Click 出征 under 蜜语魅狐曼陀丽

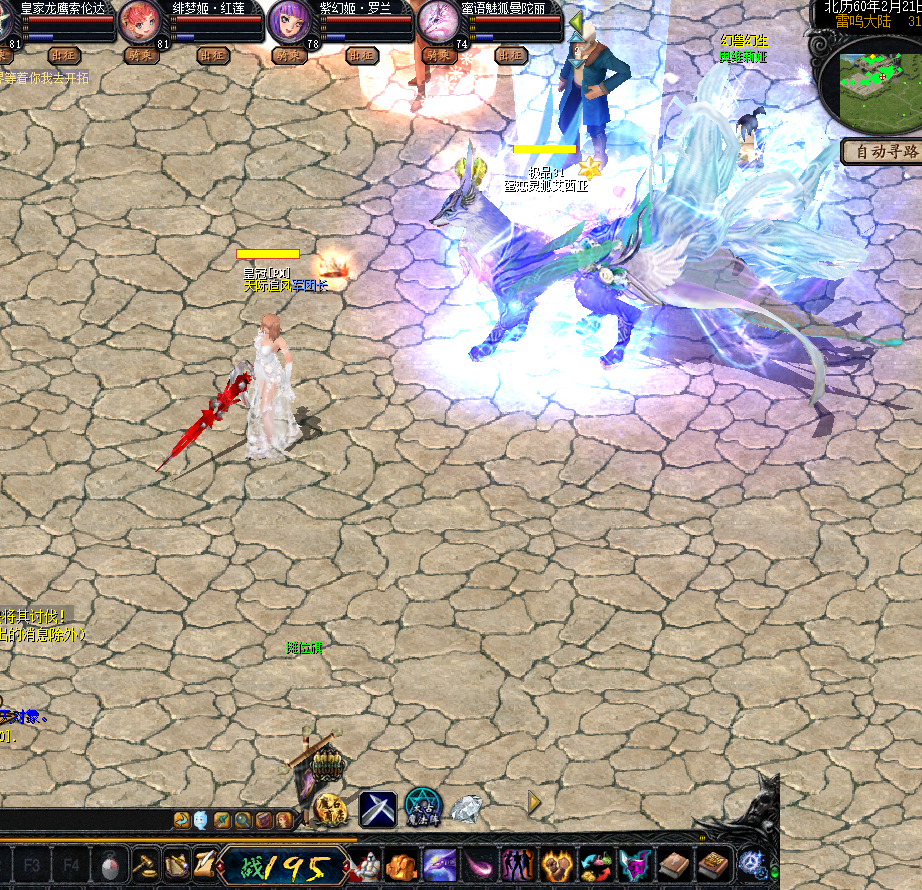pyautogui.click(x=510, y=56)
